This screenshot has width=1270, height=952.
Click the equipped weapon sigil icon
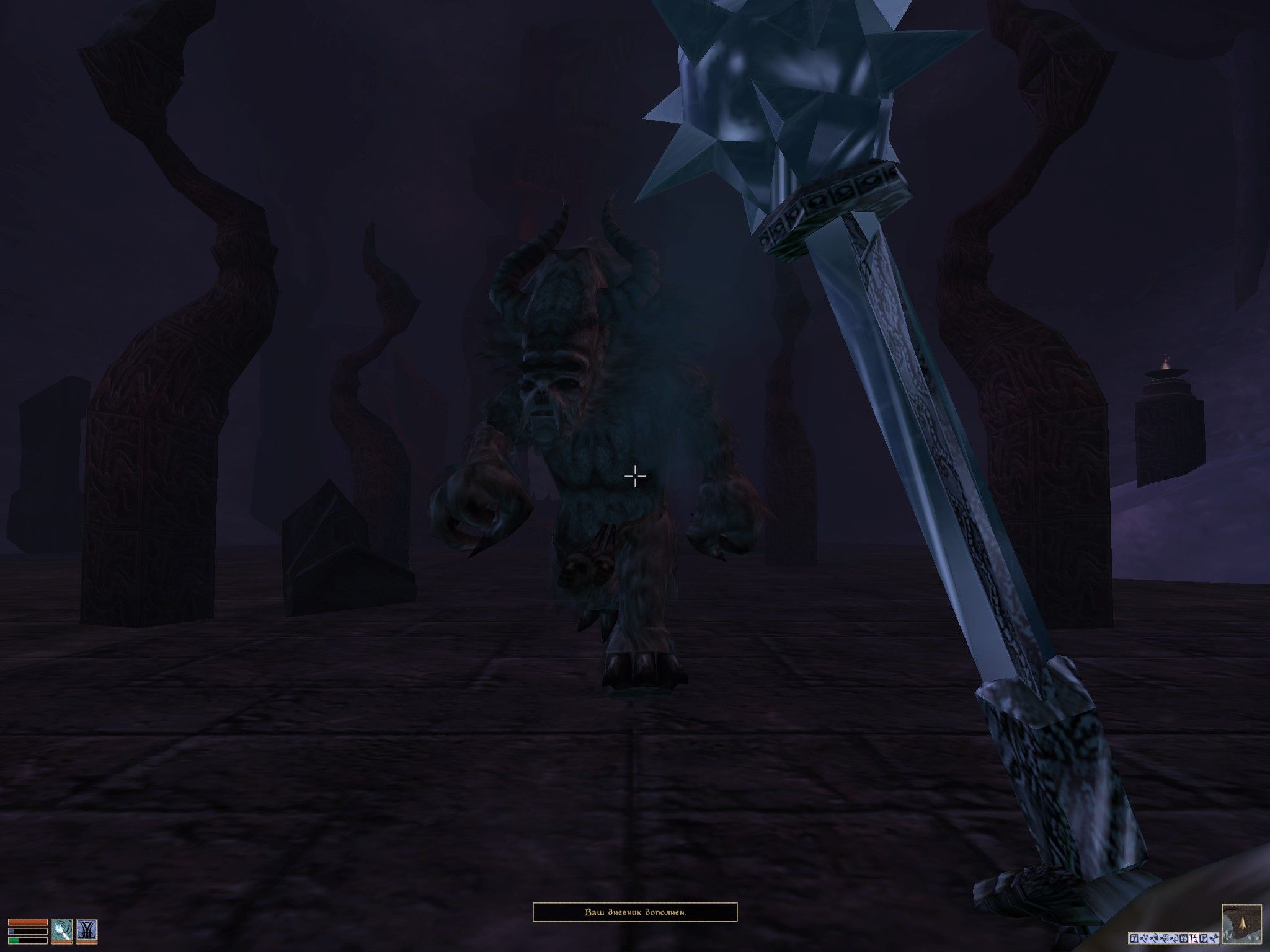(x=86, y=929)
